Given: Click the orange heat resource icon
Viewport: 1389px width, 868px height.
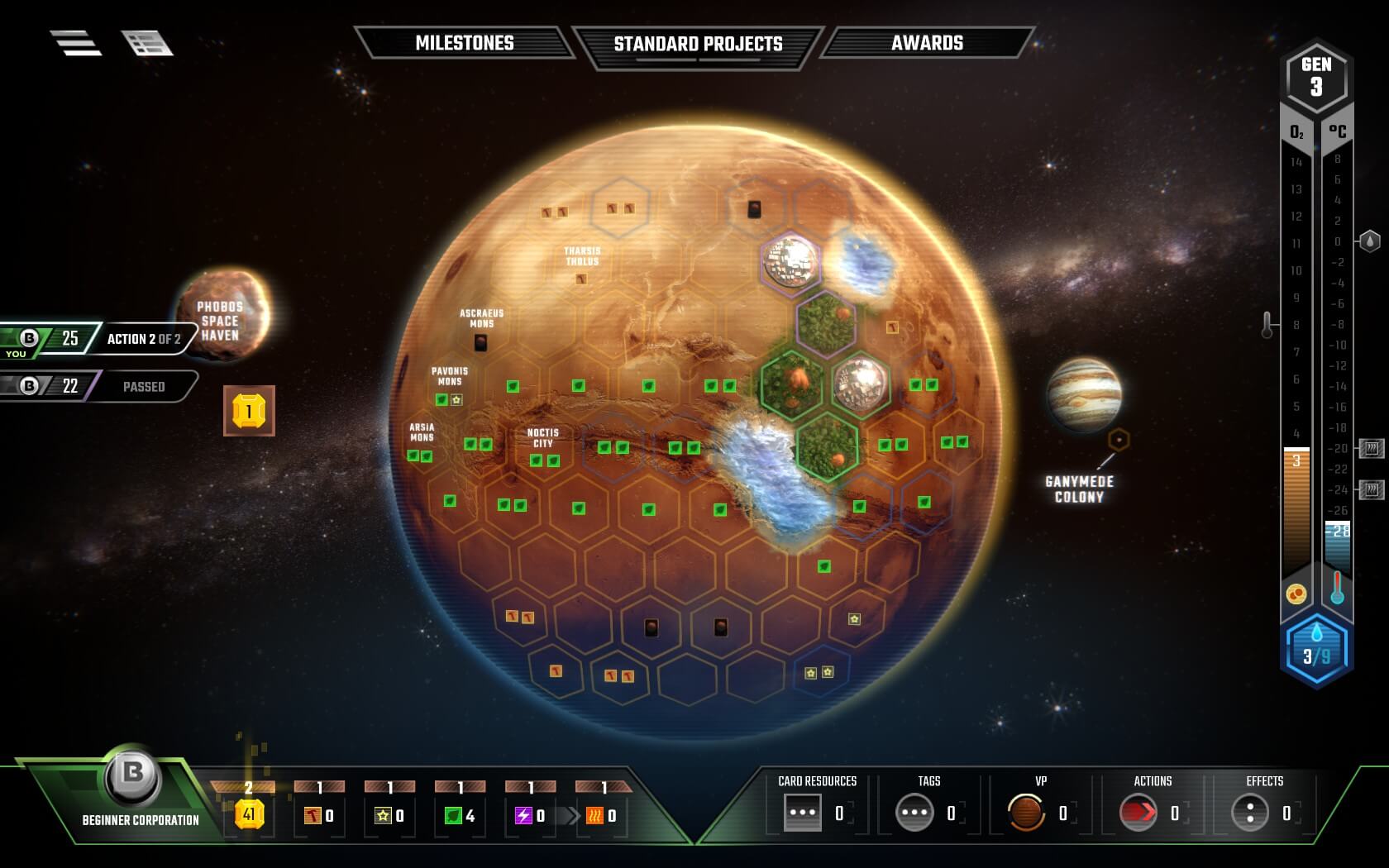Looking at the screenshot, I should (x=593, y=814).
